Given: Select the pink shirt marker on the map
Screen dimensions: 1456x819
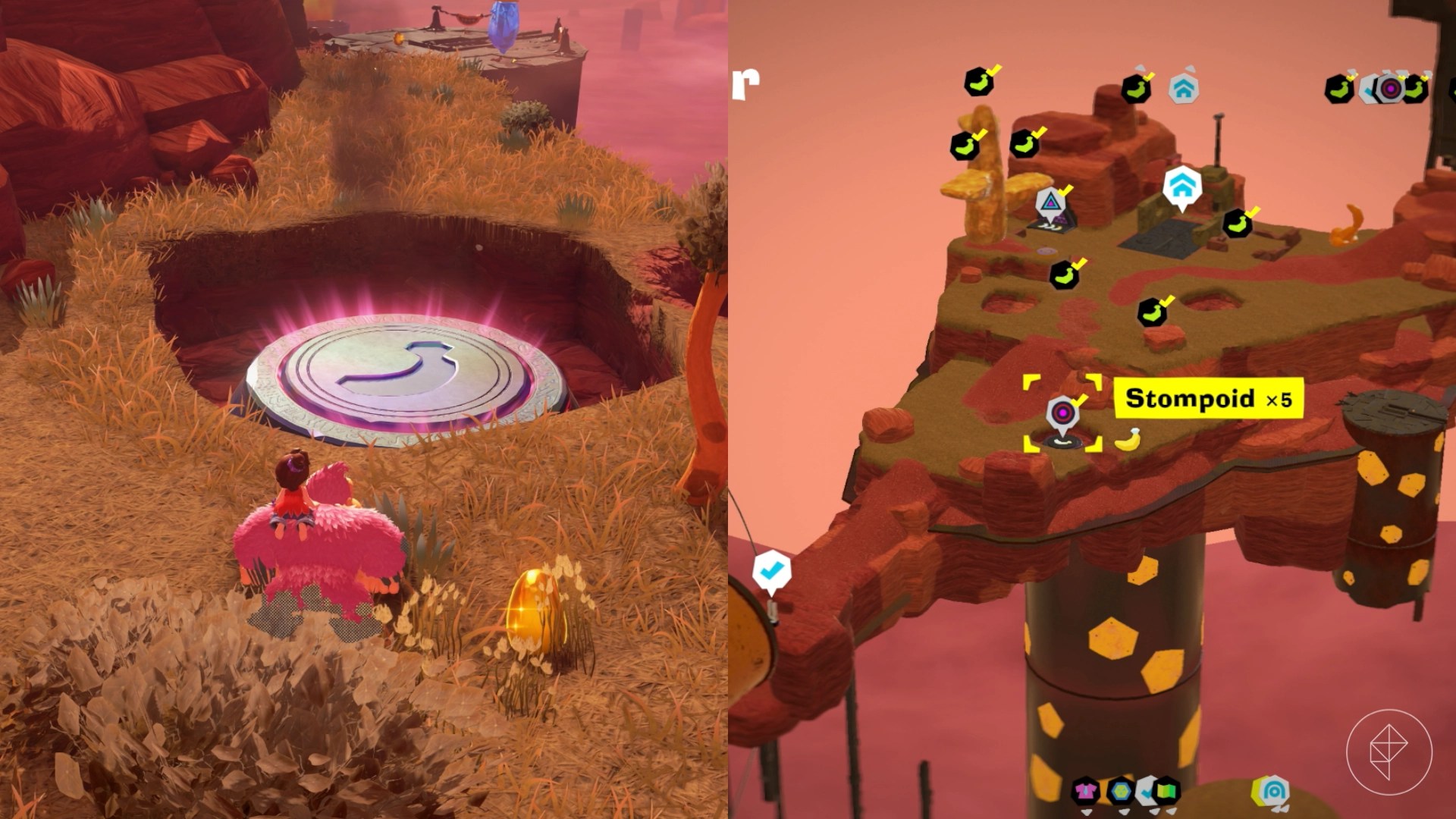Looking at the screenshot, I should (1086, 792).
